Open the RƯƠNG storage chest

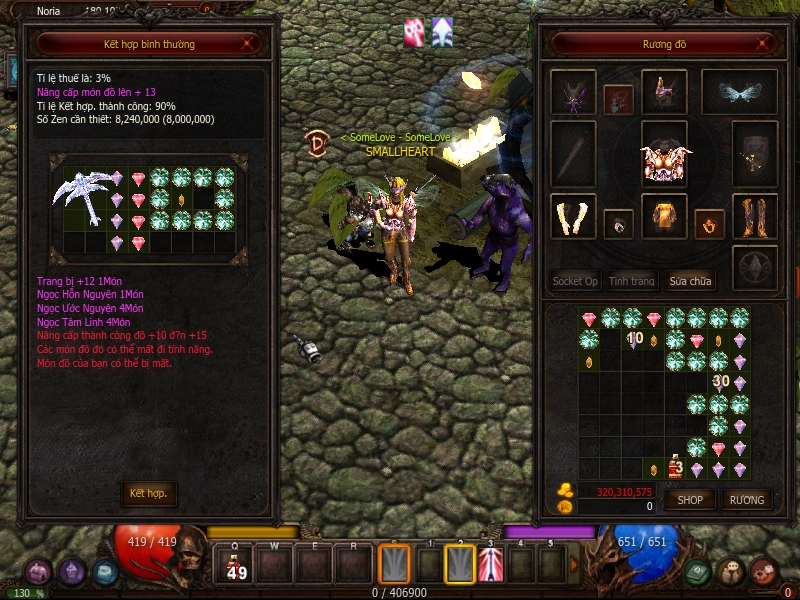(x=746, y=499)
